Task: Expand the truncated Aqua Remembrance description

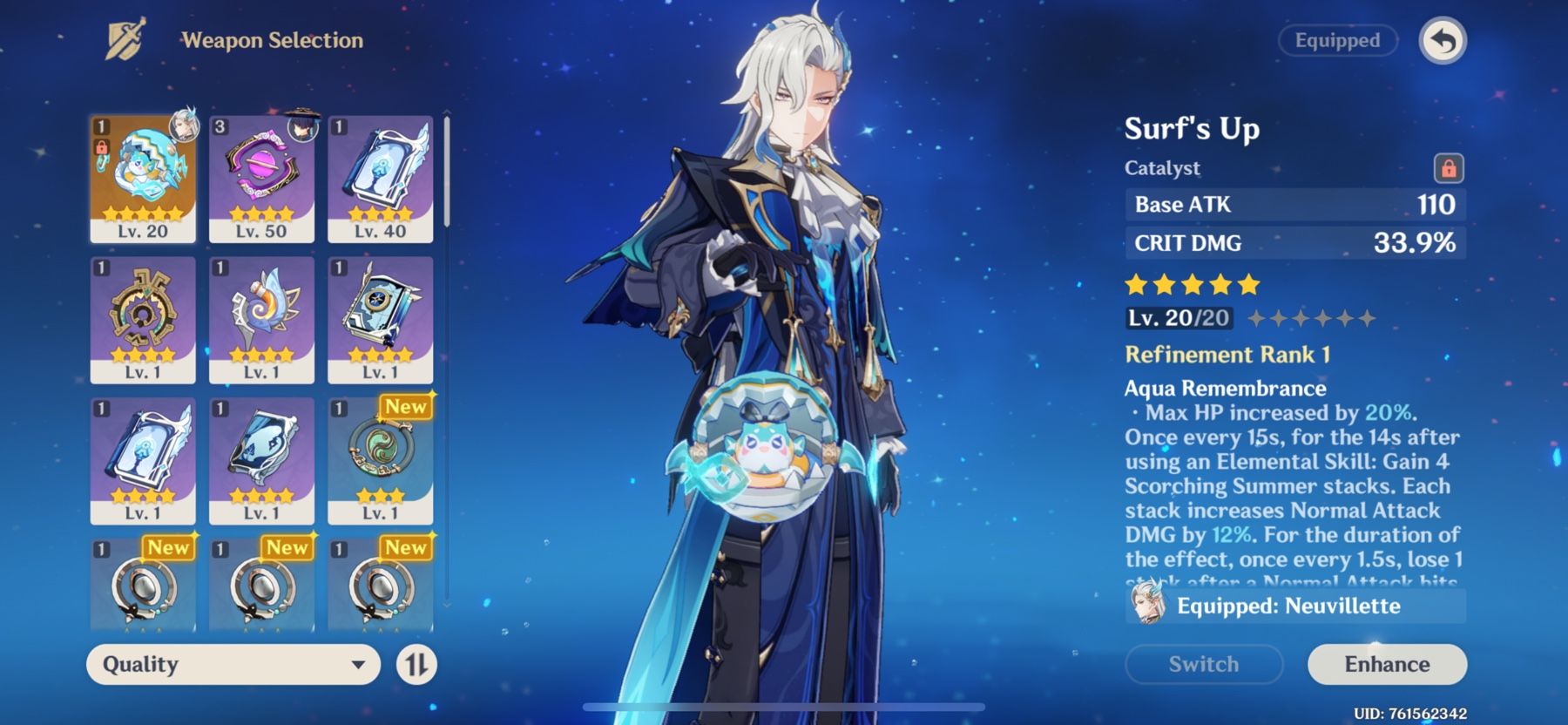Action: (1289, 488)
